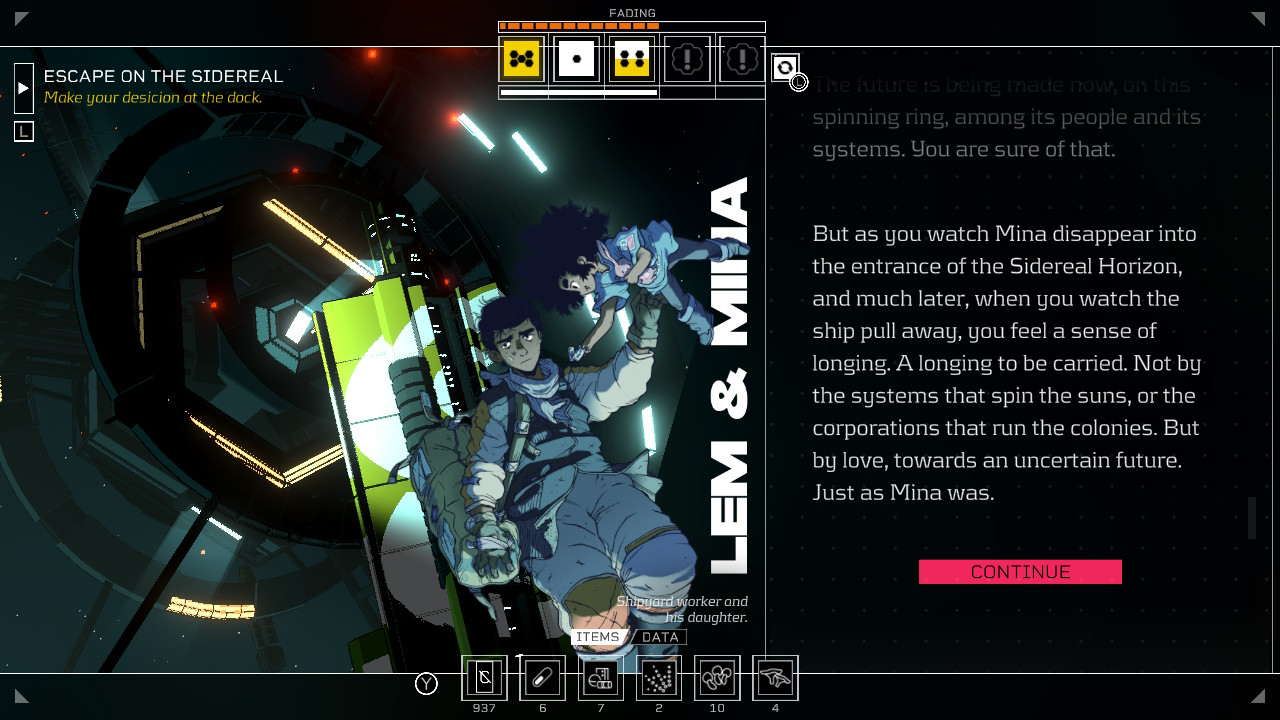Image resolution: width=1280 pixels, height=720 pixels.
Task: Continue past the Mina story text
Action: coord(1020,572)
